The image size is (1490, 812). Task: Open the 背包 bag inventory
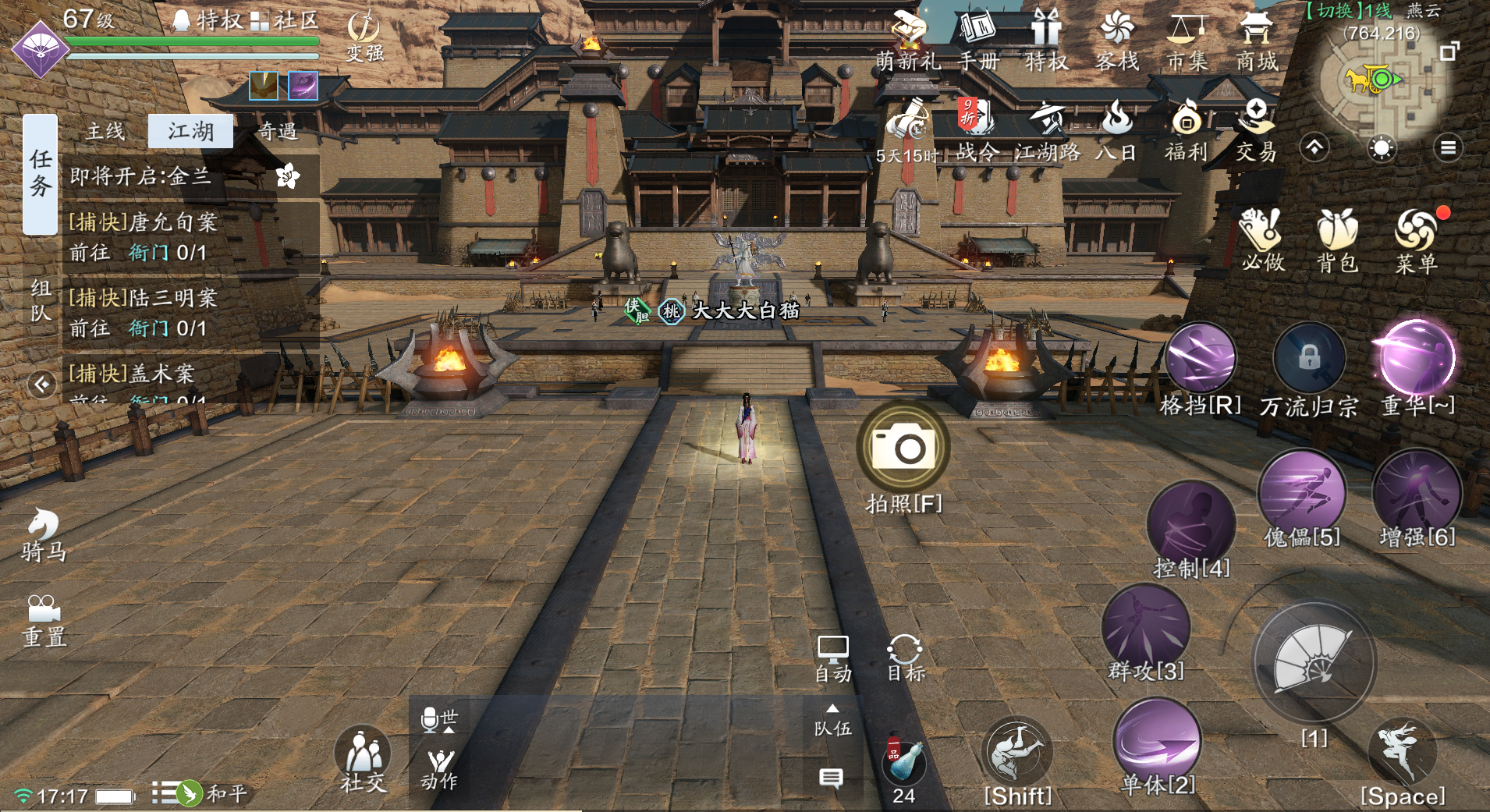(x=1338, y=237)
